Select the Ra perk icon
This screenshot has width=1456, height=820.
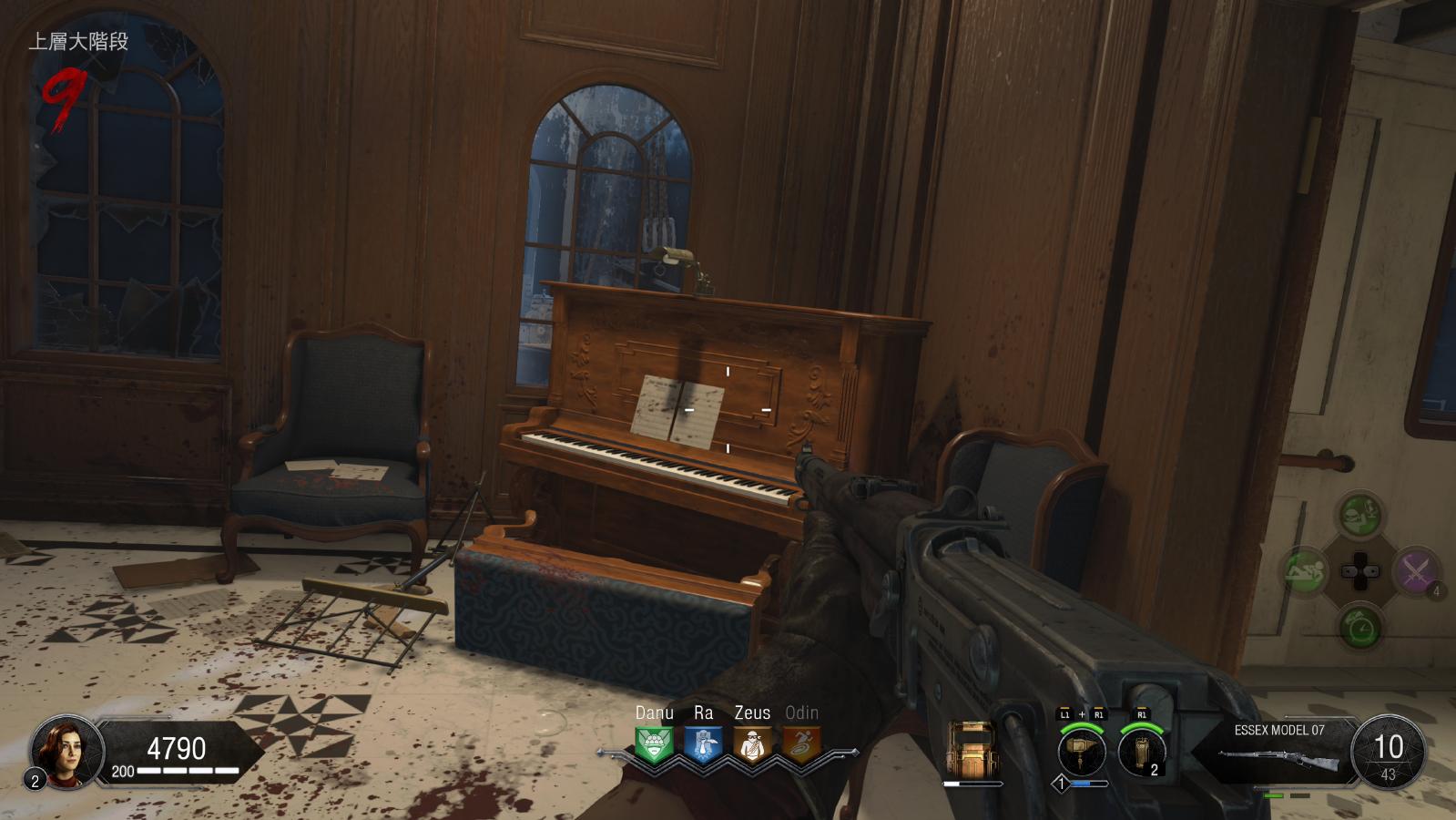click(x=703, y=744)
